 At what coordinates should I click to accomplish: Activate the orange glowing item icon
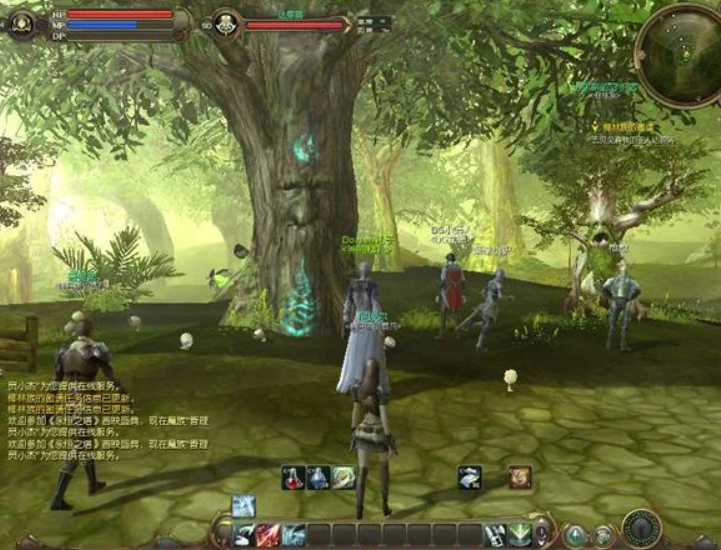tap(519, 478)
